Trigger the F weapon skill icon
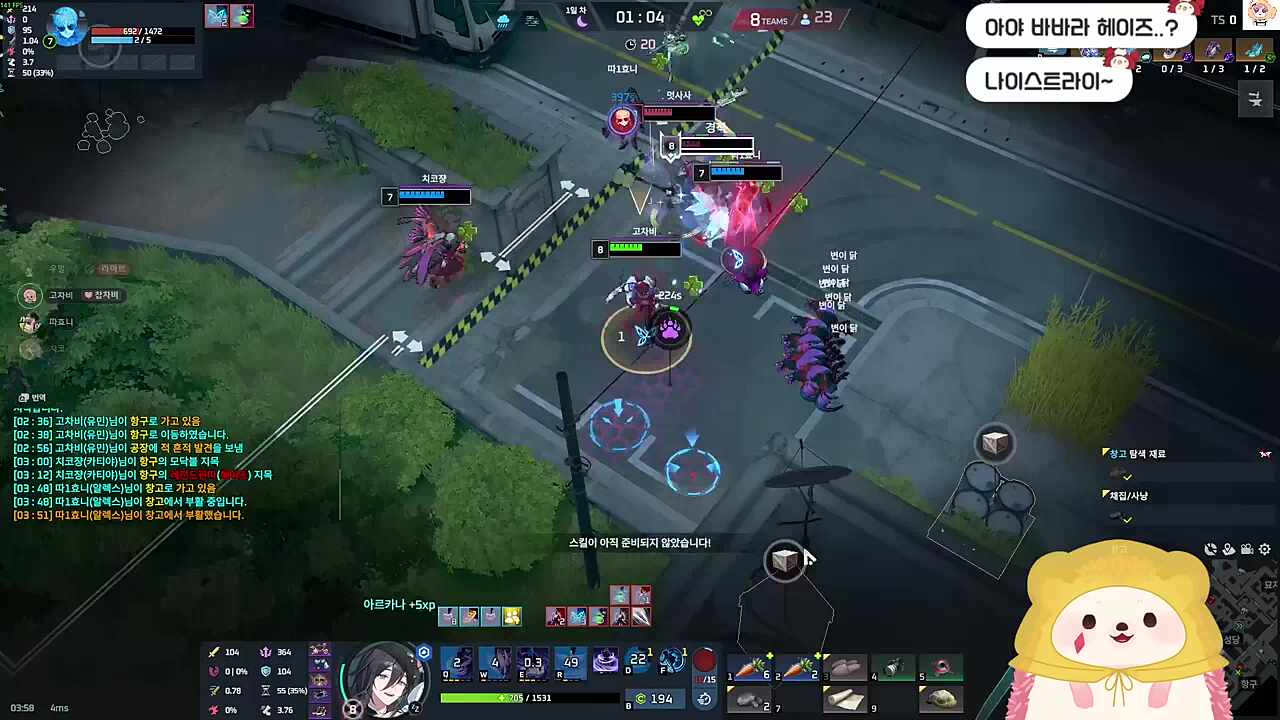The image size is (1280, 720). point(670,660)
